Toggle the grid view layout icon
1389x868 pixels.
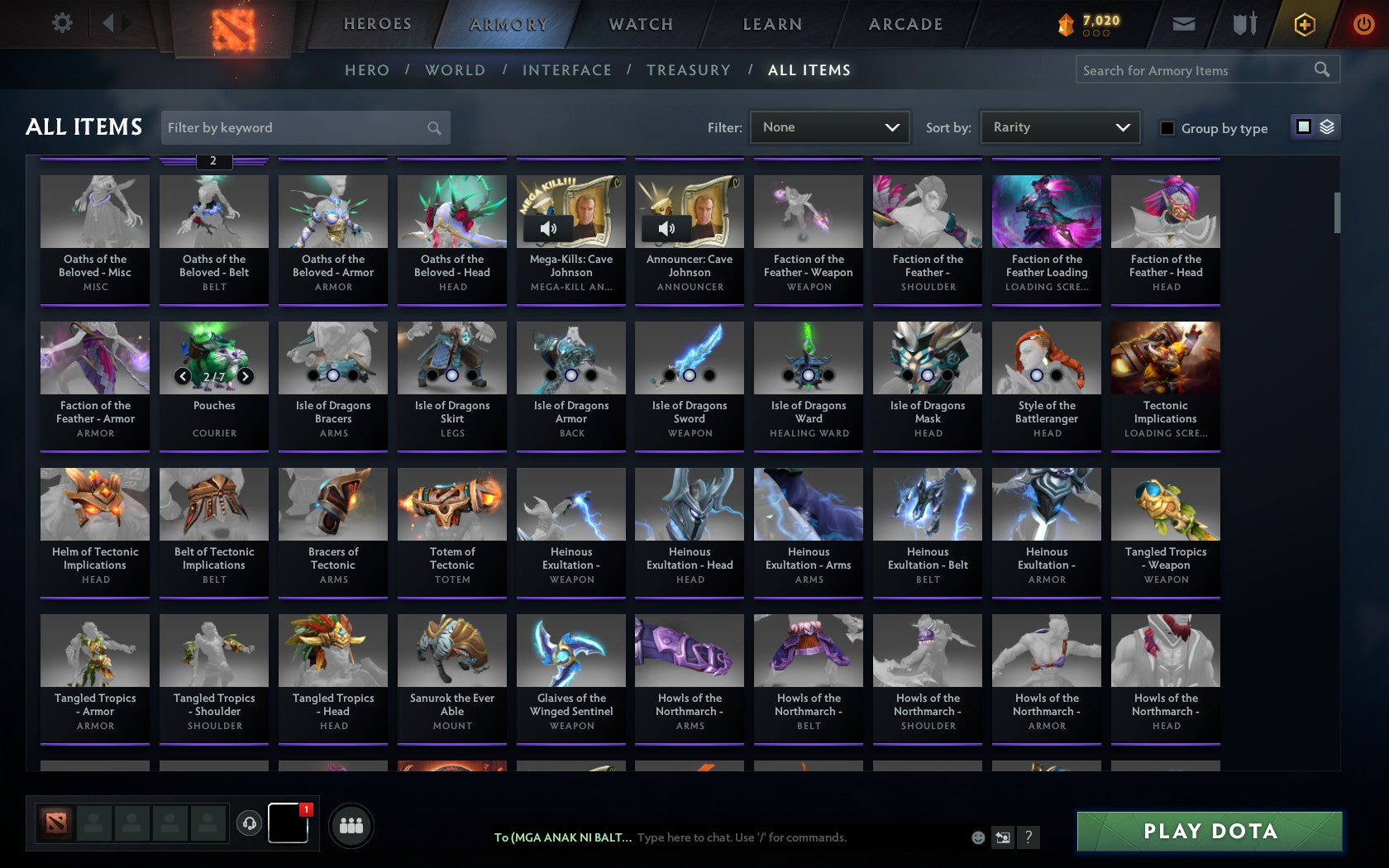click(1302, 128)
